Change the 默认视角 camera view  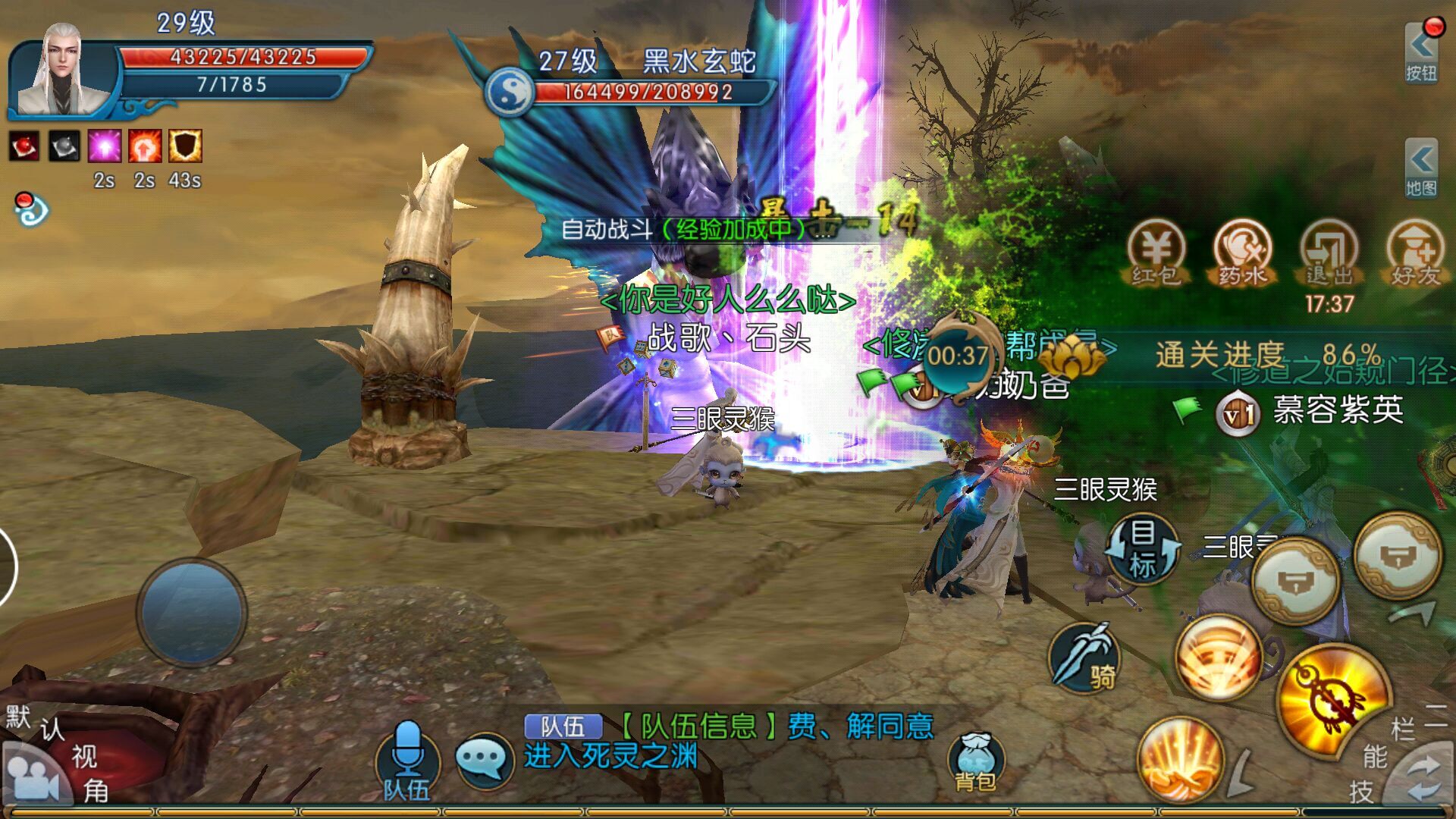click(x=34, y=777)
